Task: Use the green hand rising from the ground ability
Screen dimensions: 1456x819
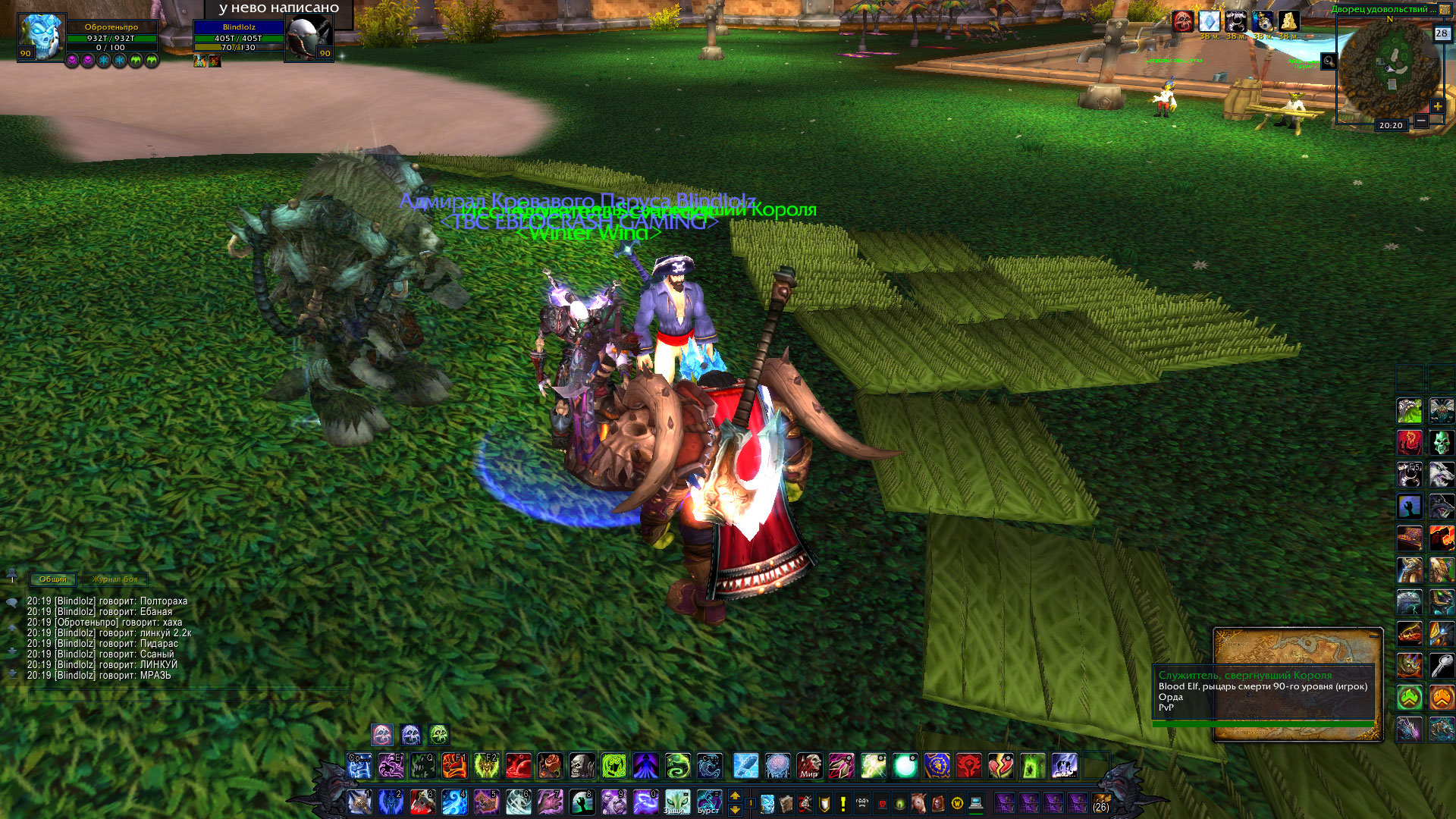Action: (582, 802)
